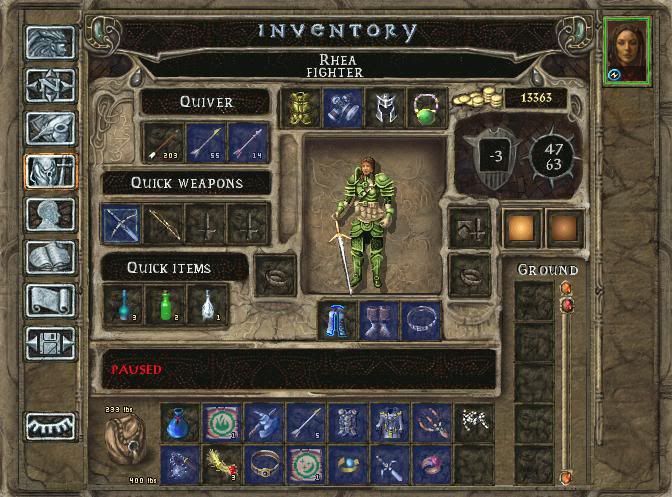The image size is (672, 497).
Task: Select the battle axe in the backpack
Action: (264, 422)
